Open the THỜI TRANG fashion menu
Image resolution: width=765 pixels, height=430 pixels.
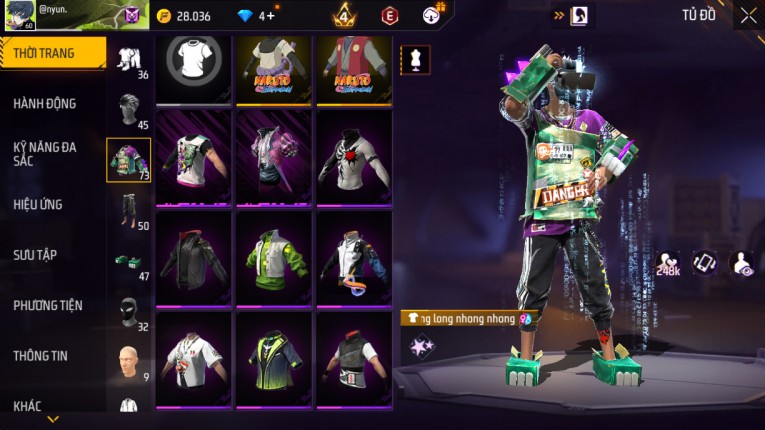pos(50,53)
